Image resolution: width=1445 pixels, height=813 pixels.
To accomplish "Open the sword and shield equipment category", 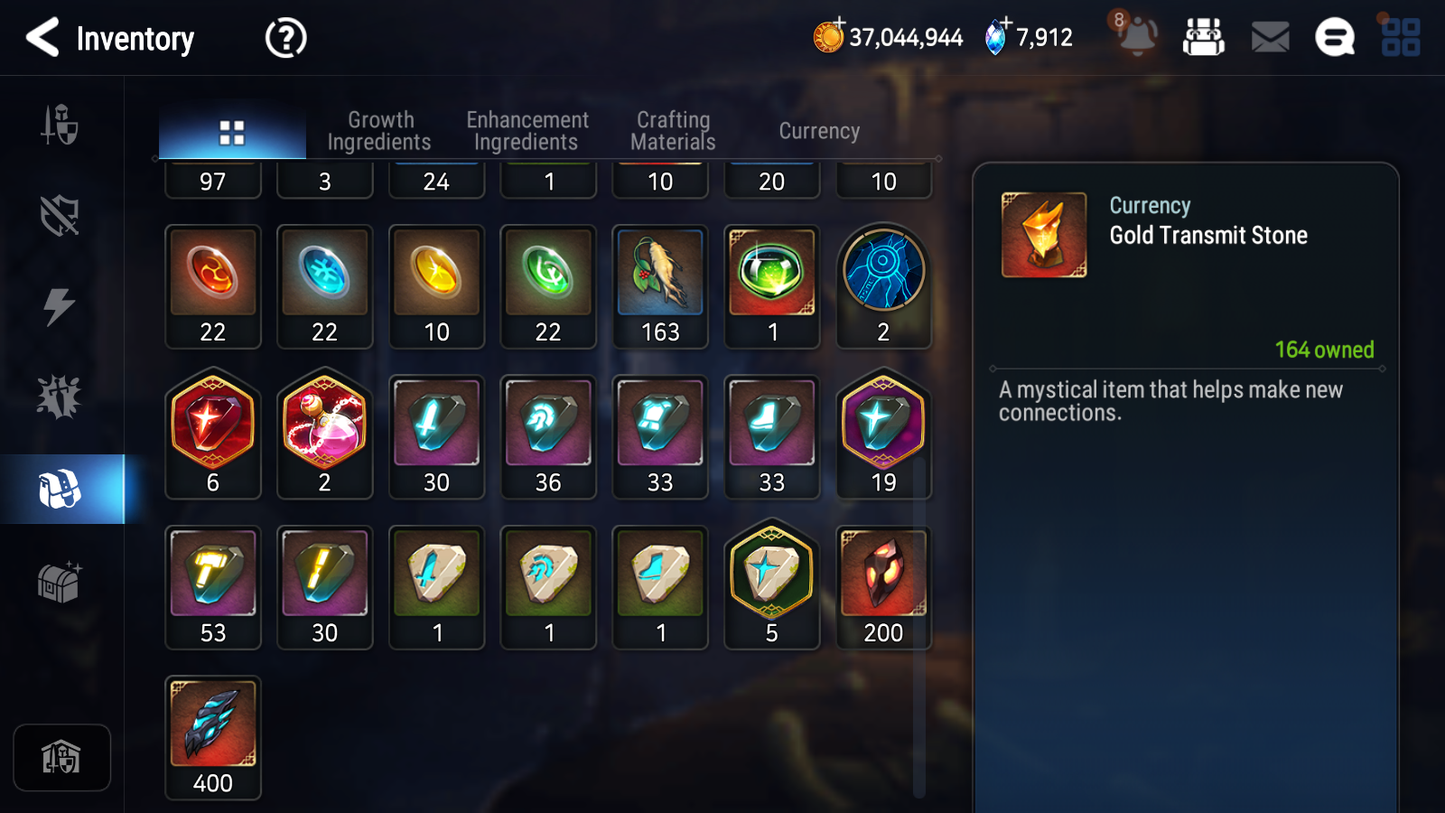I will click(60, 126).
